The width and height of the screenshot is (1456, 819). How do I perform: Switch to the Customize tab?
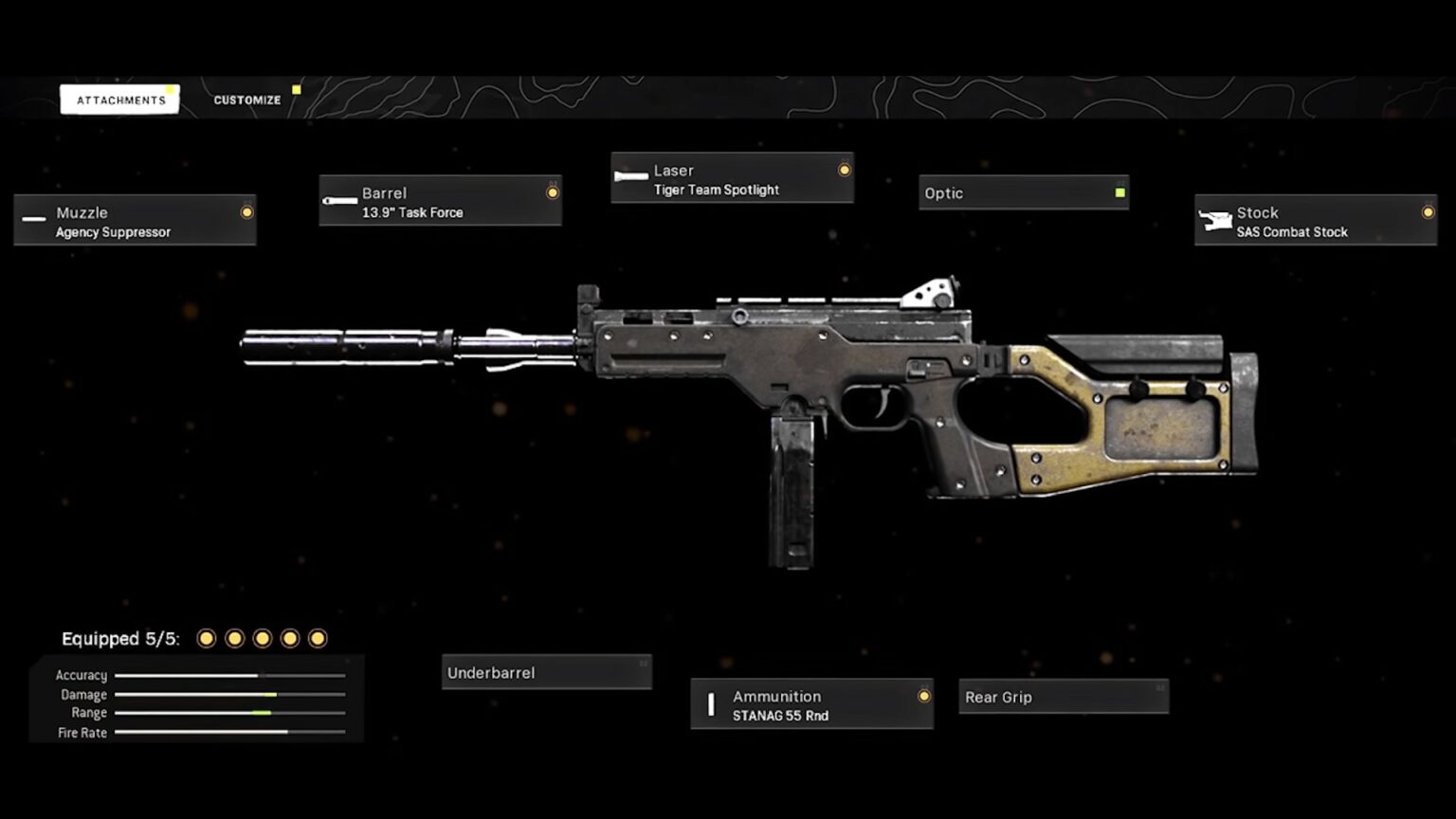[x=246, y=99]
